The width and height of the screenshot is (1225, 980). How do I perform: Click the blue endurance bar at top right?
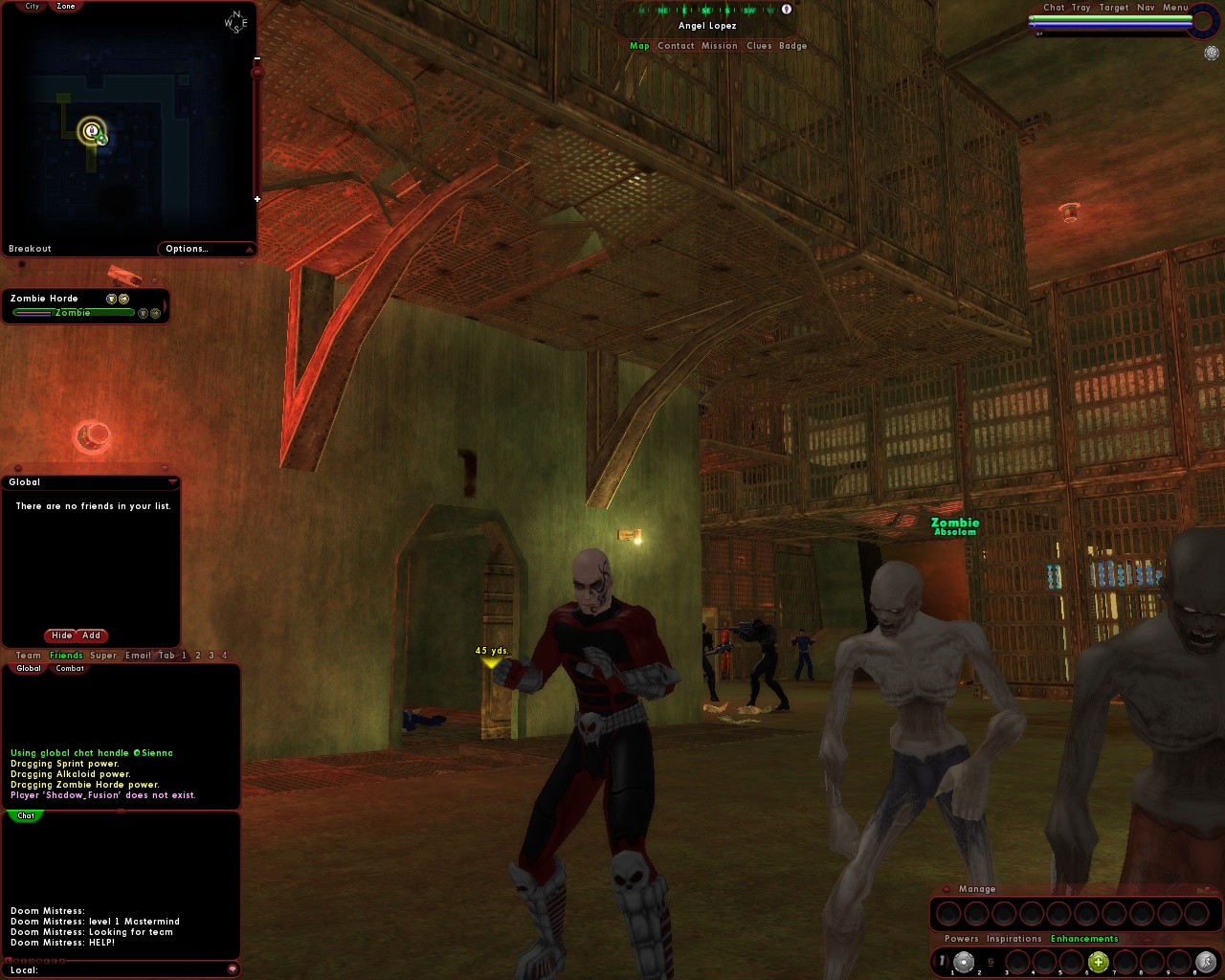1110,24
